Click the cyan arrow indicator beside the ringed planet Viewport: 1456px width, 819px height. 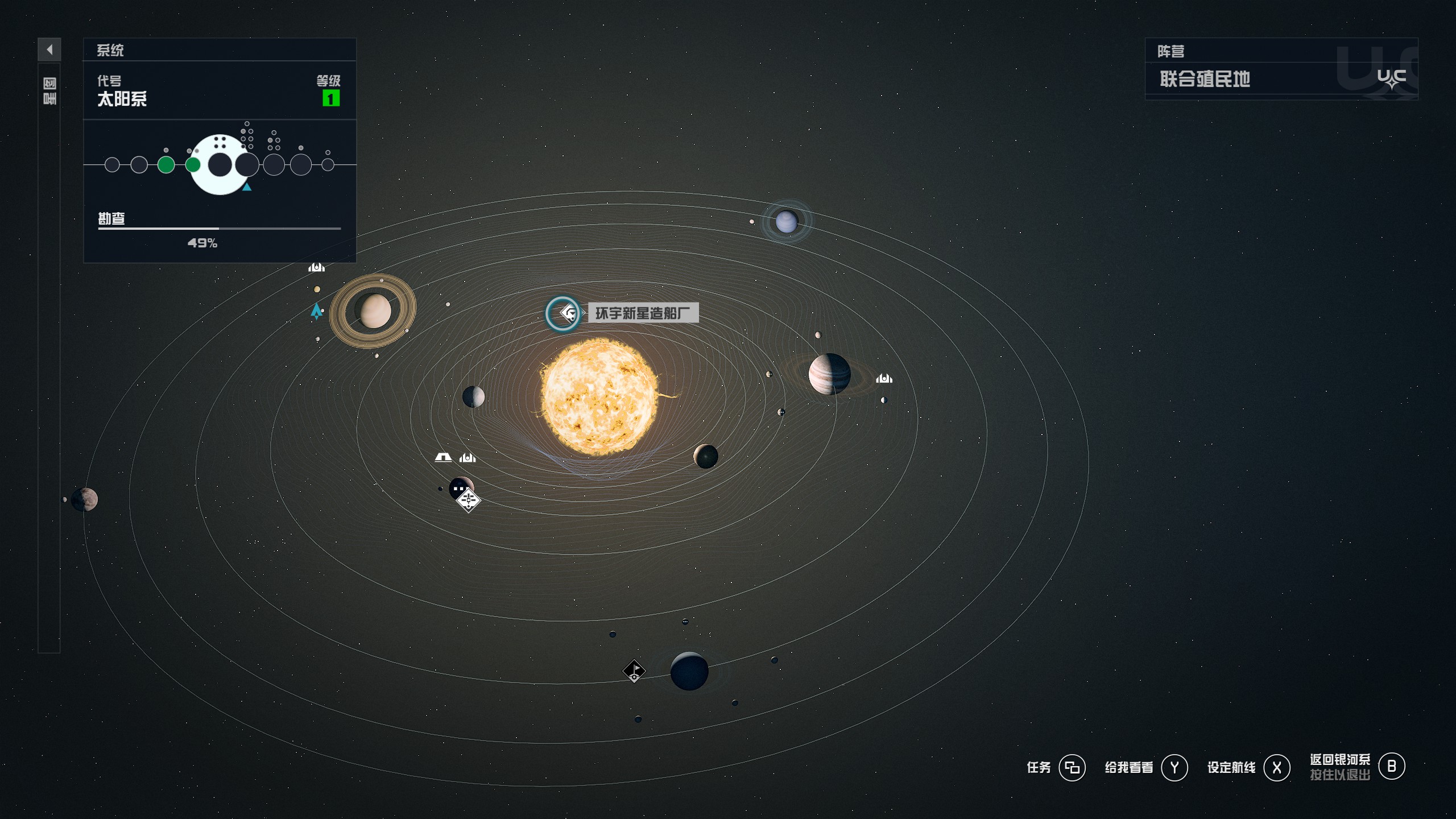click(x=317, y=312)
